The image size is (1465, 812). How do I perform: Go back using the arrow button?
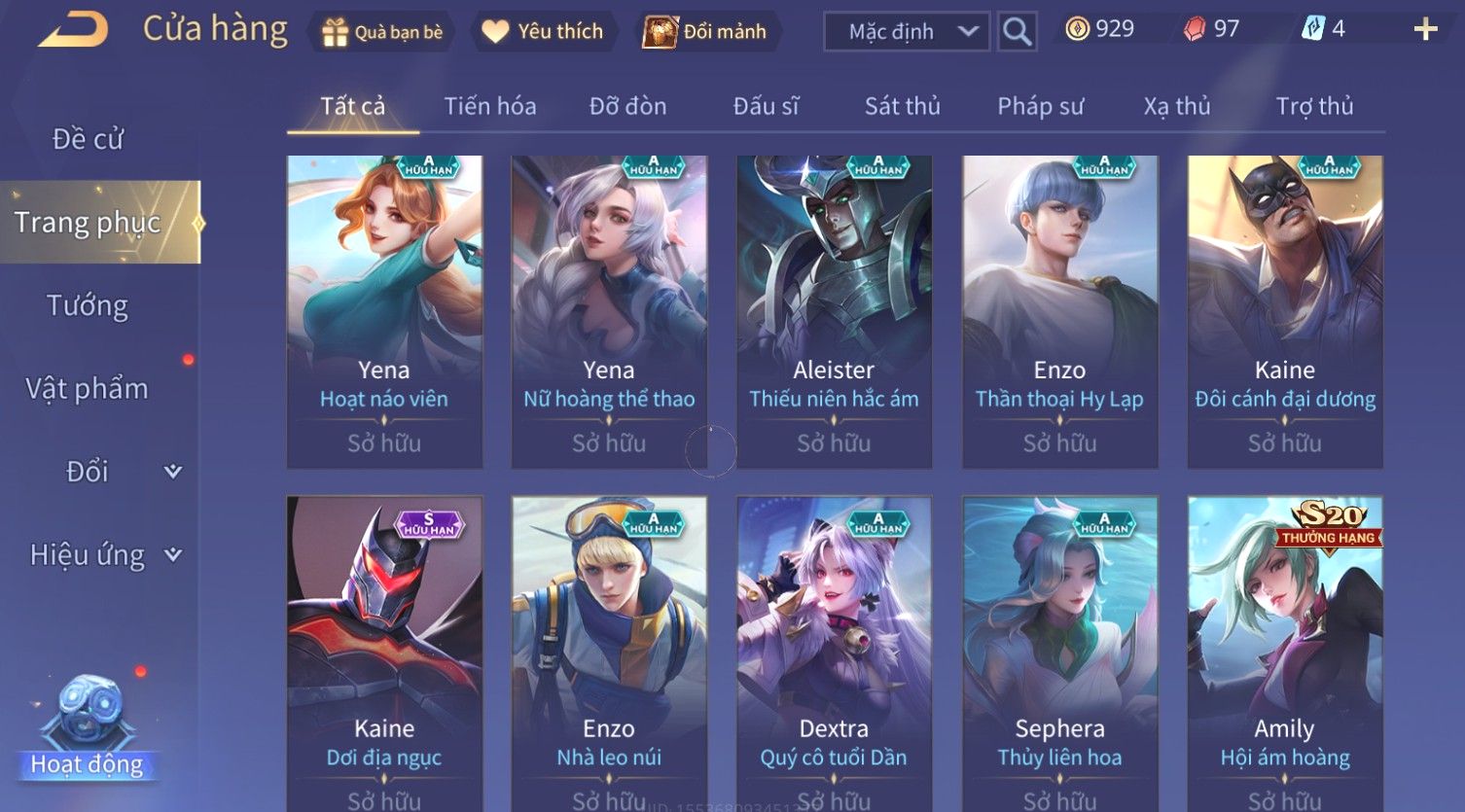(x=73, y=30)
